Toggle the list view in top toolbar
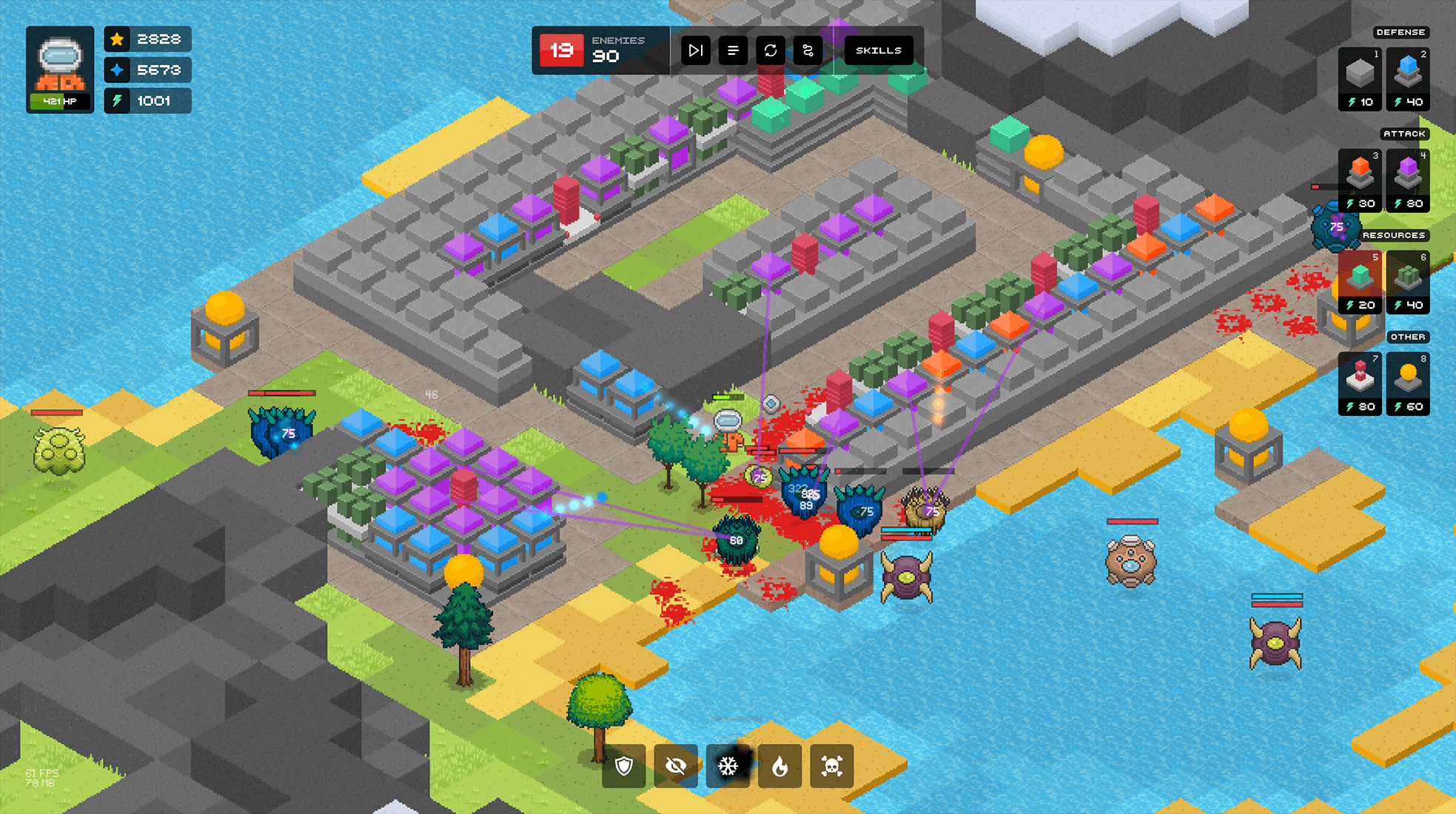Viewport: 1456px width, 814px height. tap(733, 50)
